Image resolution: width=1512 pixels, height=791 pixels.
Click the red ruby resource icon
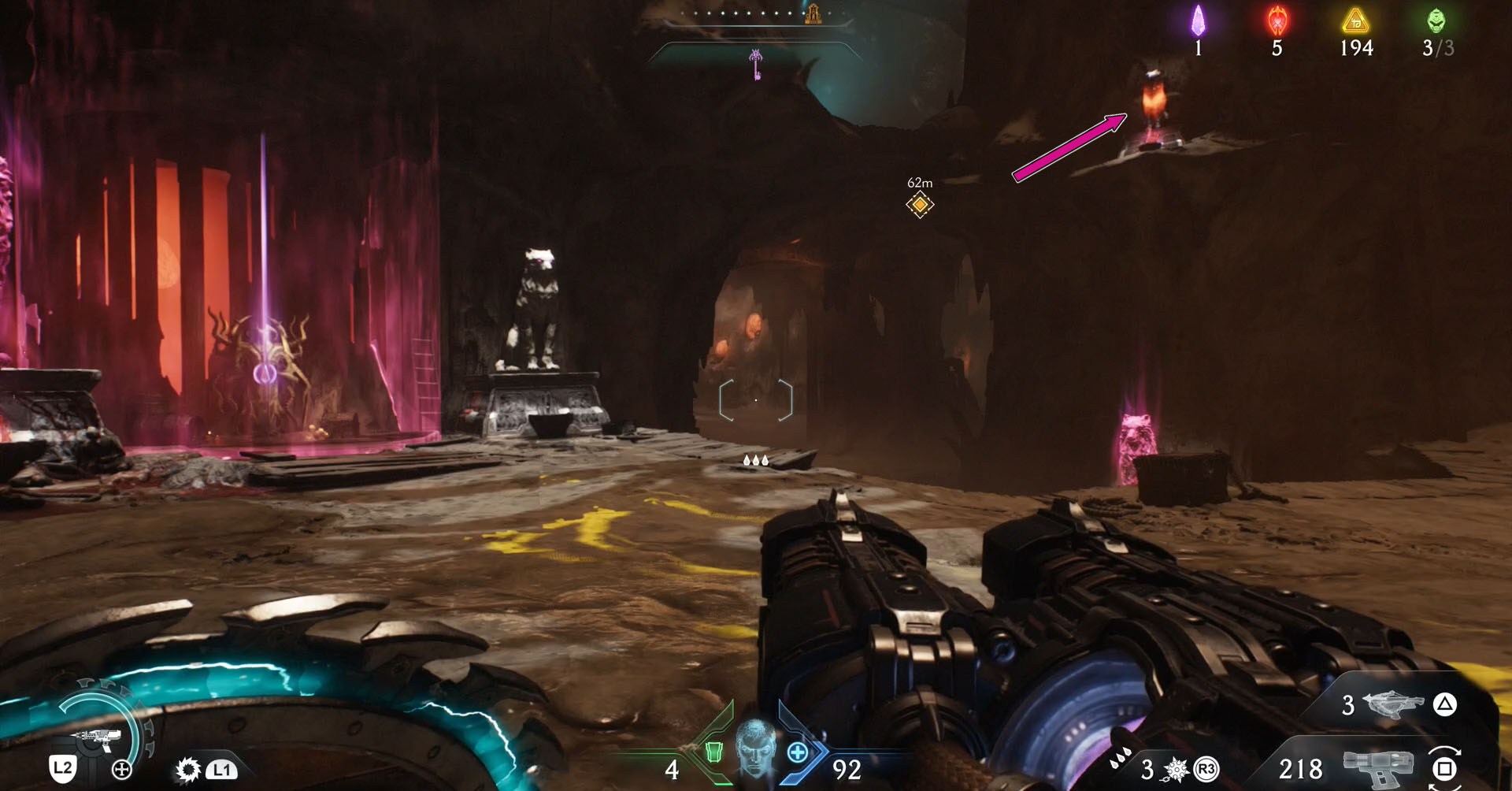coord(1277,21)
